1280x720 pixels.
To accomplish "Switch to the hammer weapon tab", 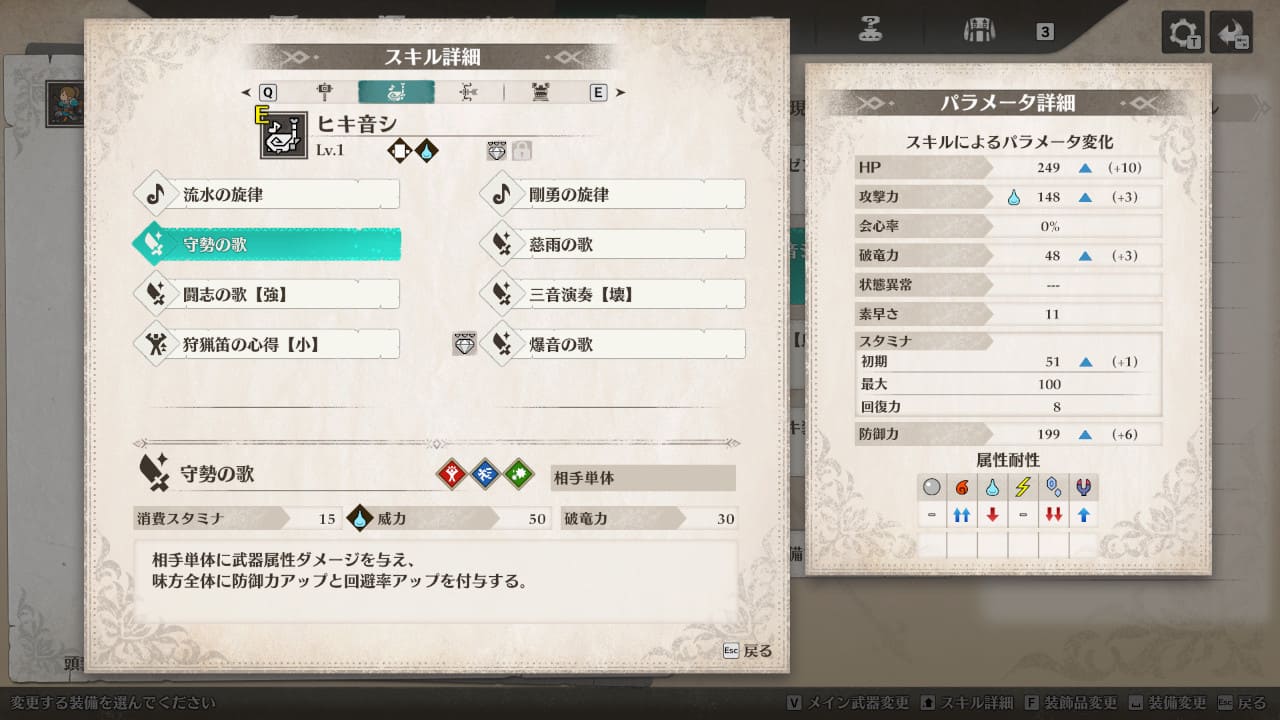I will (324, 92).
